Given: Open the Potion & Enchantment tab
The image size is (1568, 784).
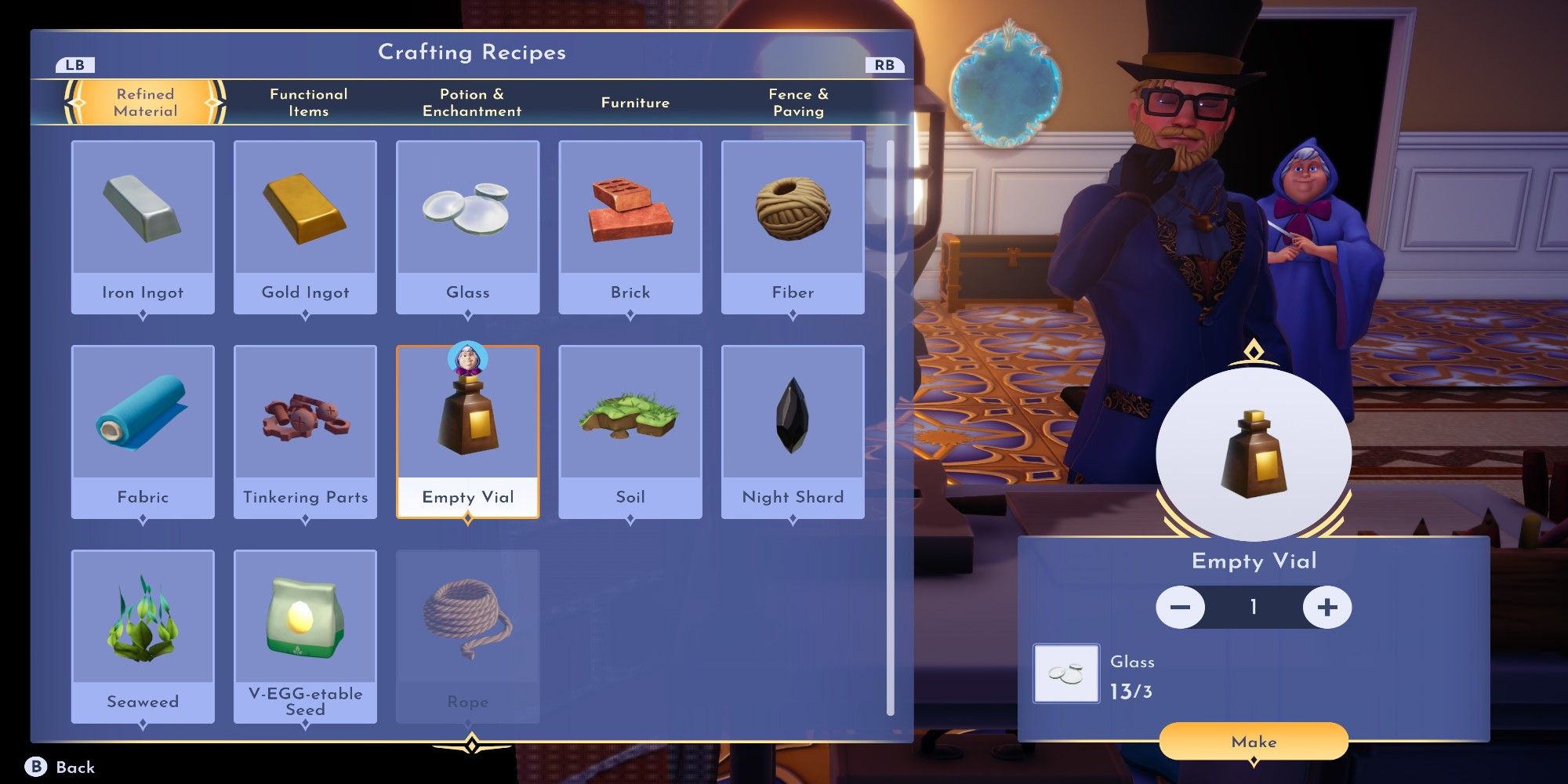Looking at the screenshot, I should click(472, 103).
